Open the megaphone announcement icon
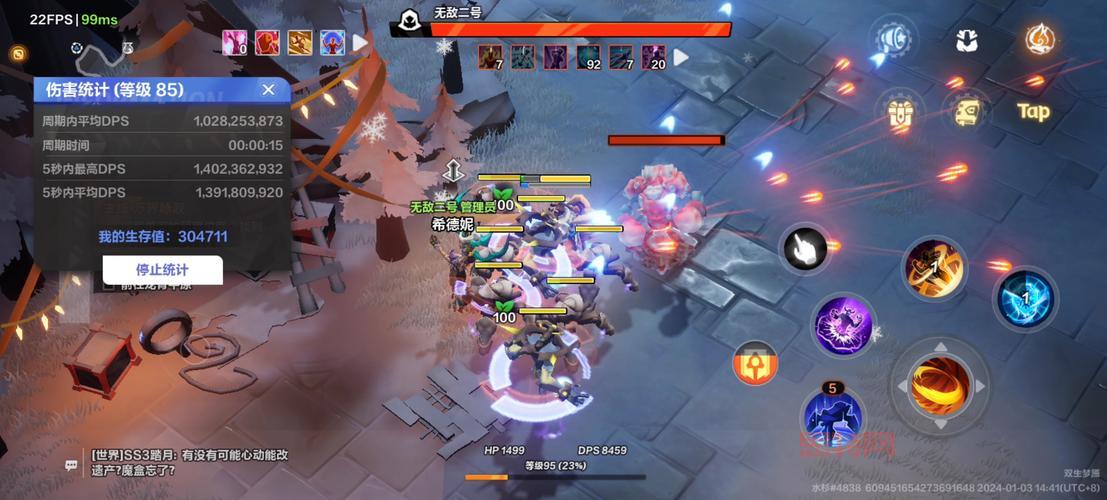The height and width of the screenshot is (500, 1107). point(891,41)
